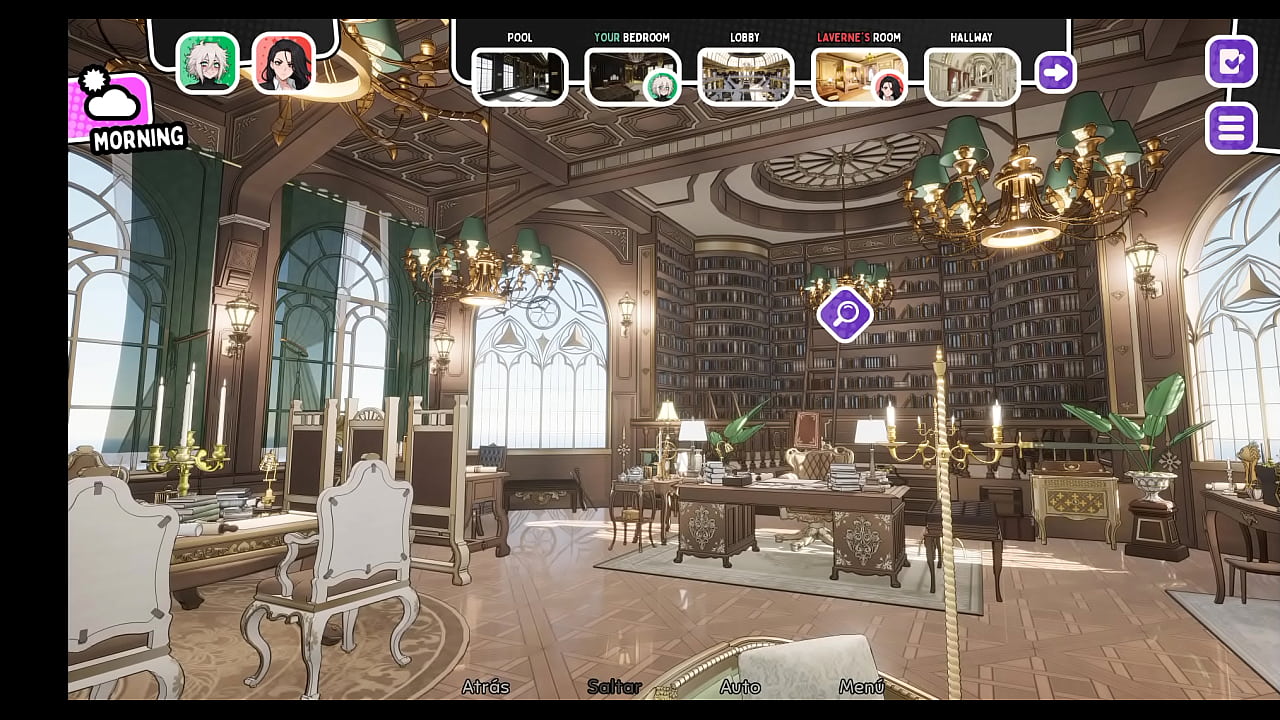Image resolution: width=1280 pixels, height=720 pixels.
Task: Open the Menú option
Action: (x=862, y=687)
